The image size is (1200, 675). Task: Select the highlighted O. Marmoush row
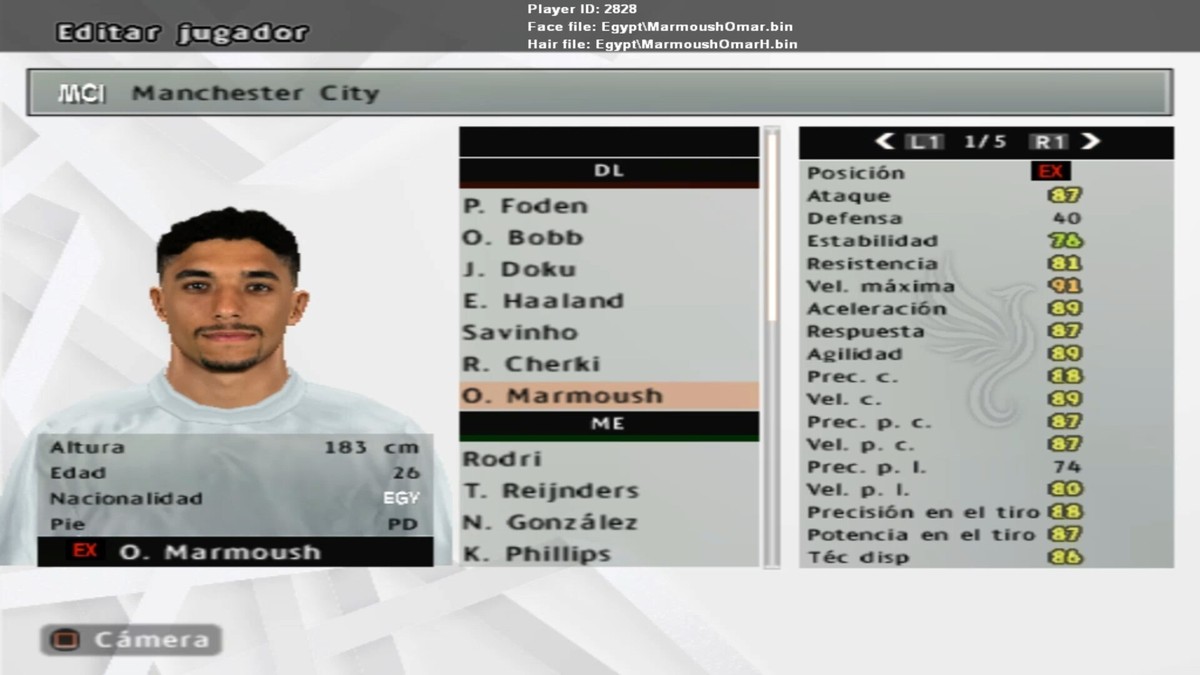(608, 395)
